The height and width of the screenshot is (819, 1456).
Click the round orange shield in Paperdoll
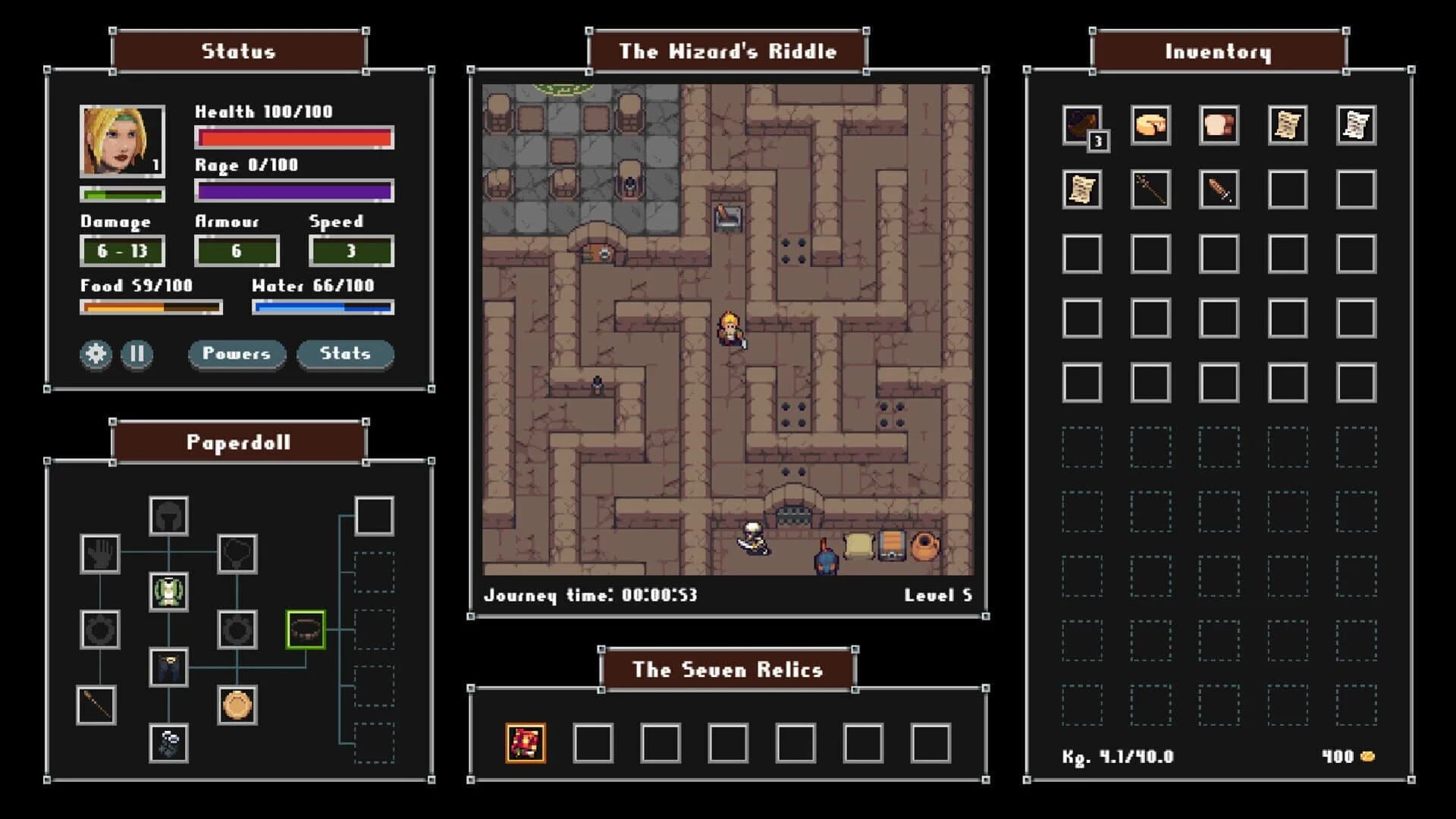coord(237,706)
